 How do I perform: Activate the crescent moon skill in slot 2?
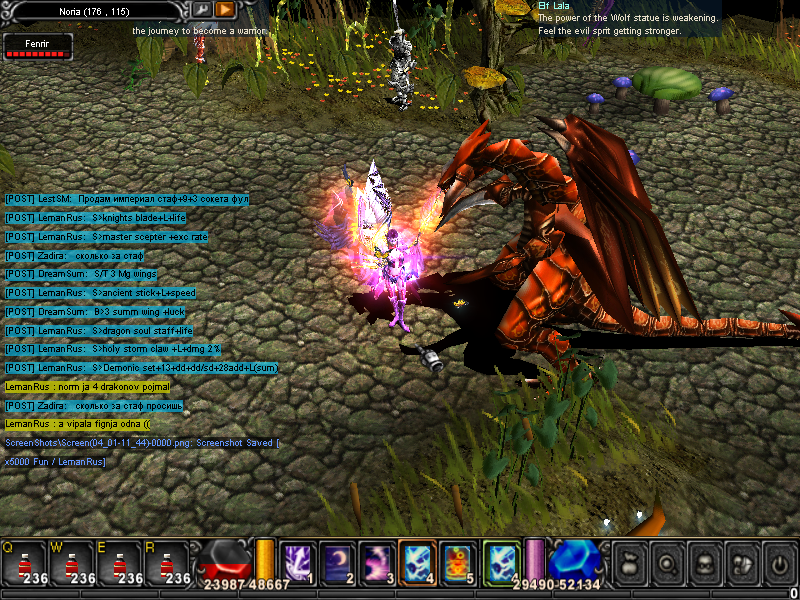338,561
